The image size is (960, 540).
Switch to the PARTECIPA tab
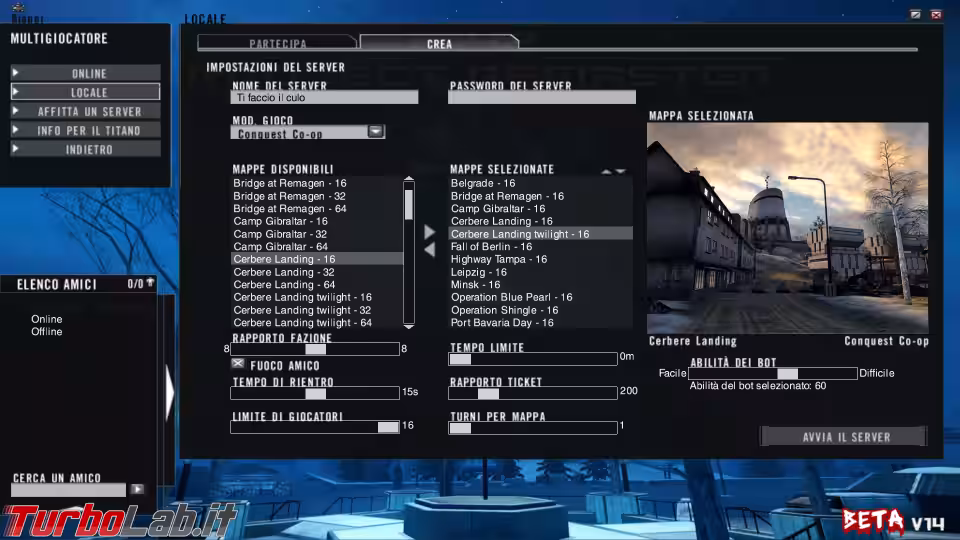(x=277, y=44)
